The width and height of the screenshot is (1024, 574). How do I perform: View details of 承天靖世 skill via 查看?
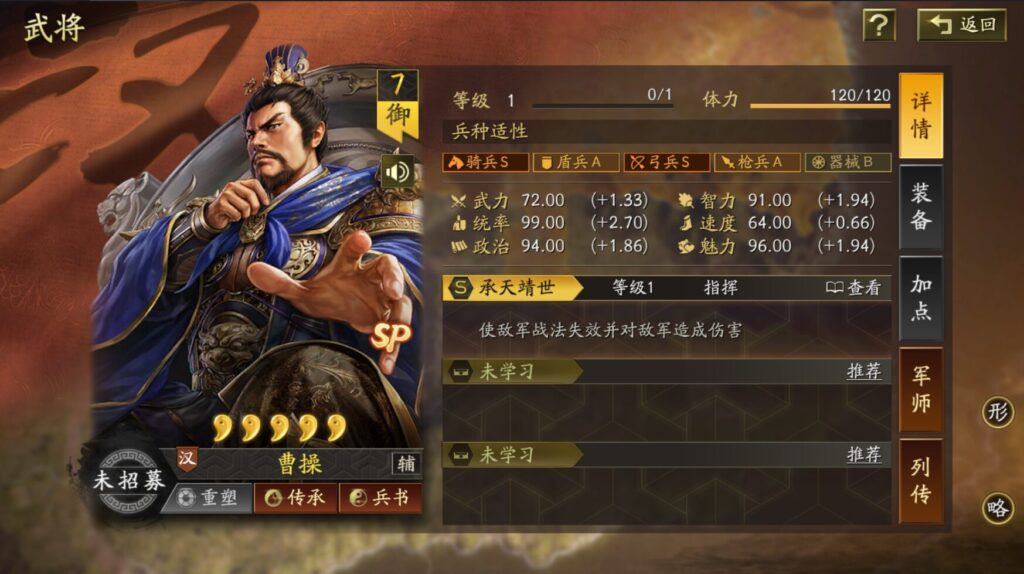coord(854,288)
